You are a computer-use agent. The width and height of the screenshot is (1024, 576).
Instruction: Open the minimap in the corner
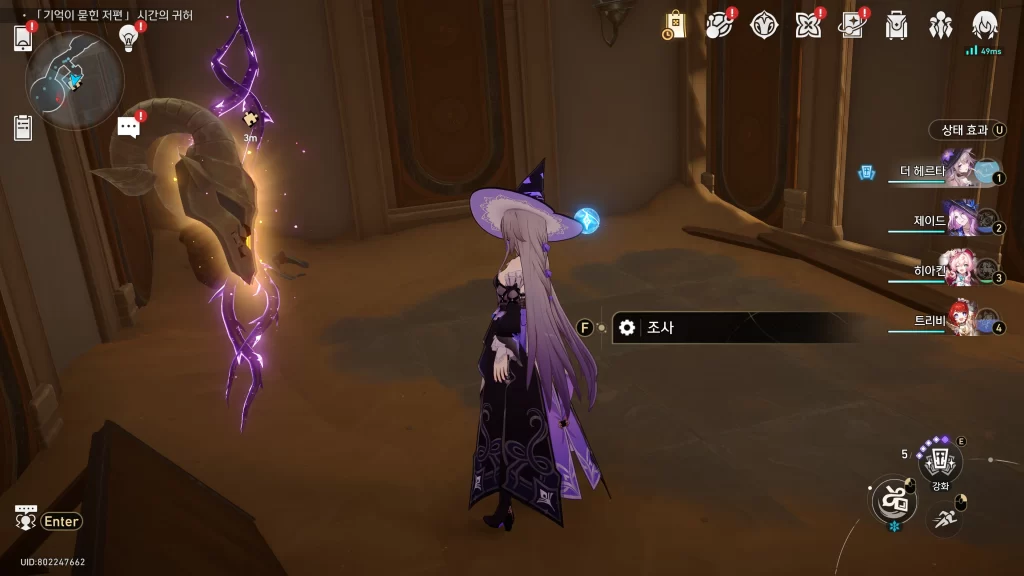pos(74,80)
